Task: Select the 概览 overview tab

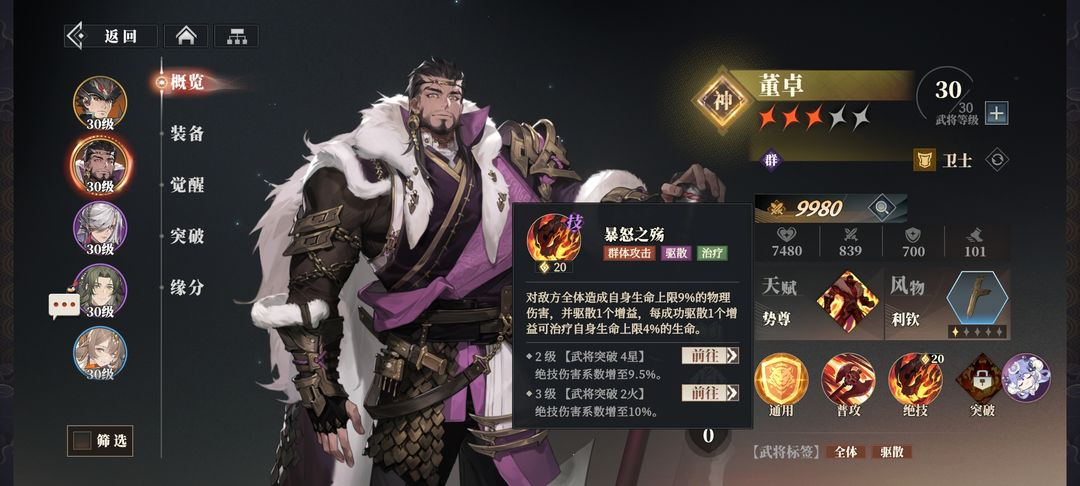Action: click(187, 82)
